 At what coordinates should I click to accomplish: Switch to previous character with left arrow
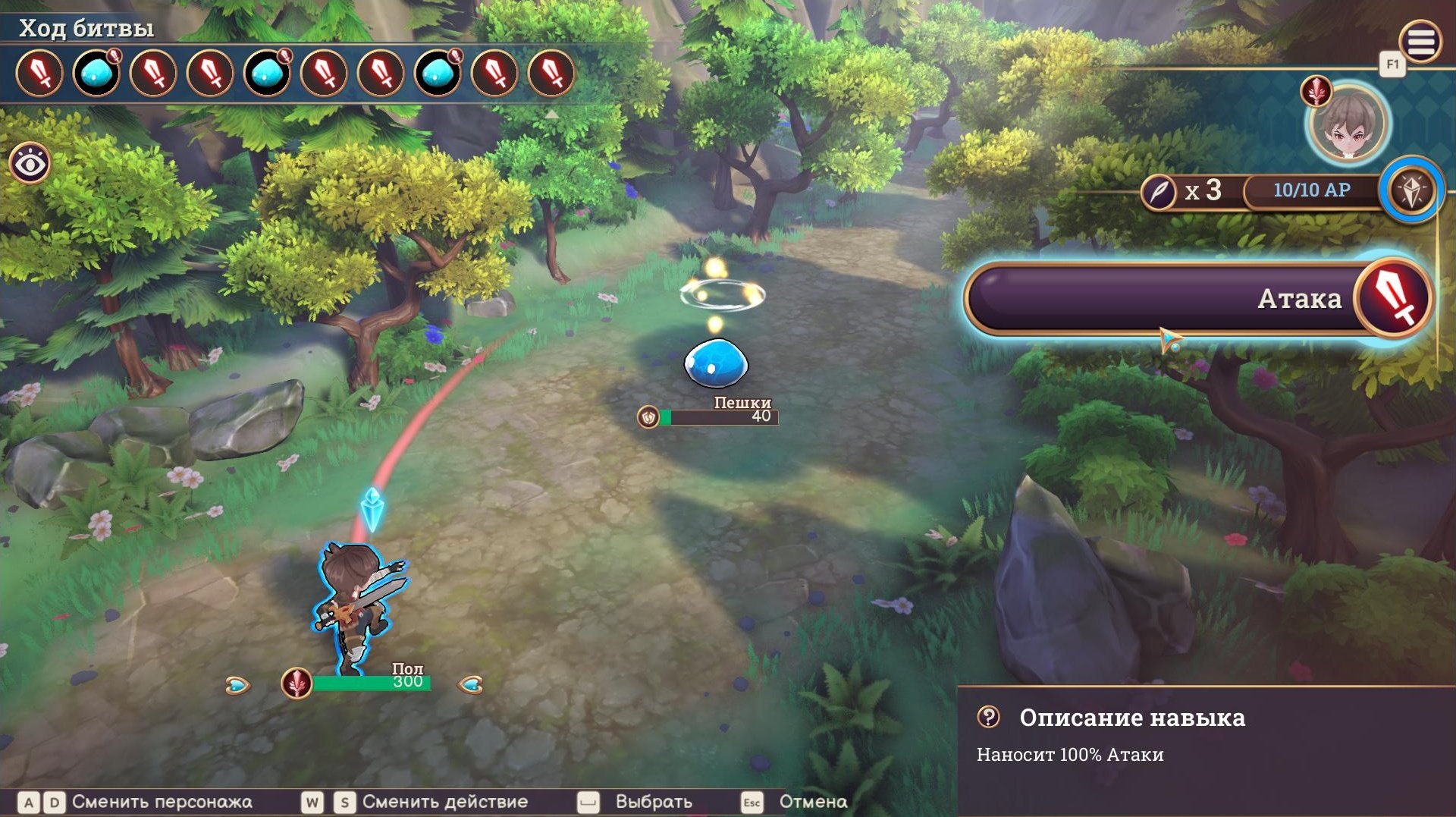click(237, 686)
